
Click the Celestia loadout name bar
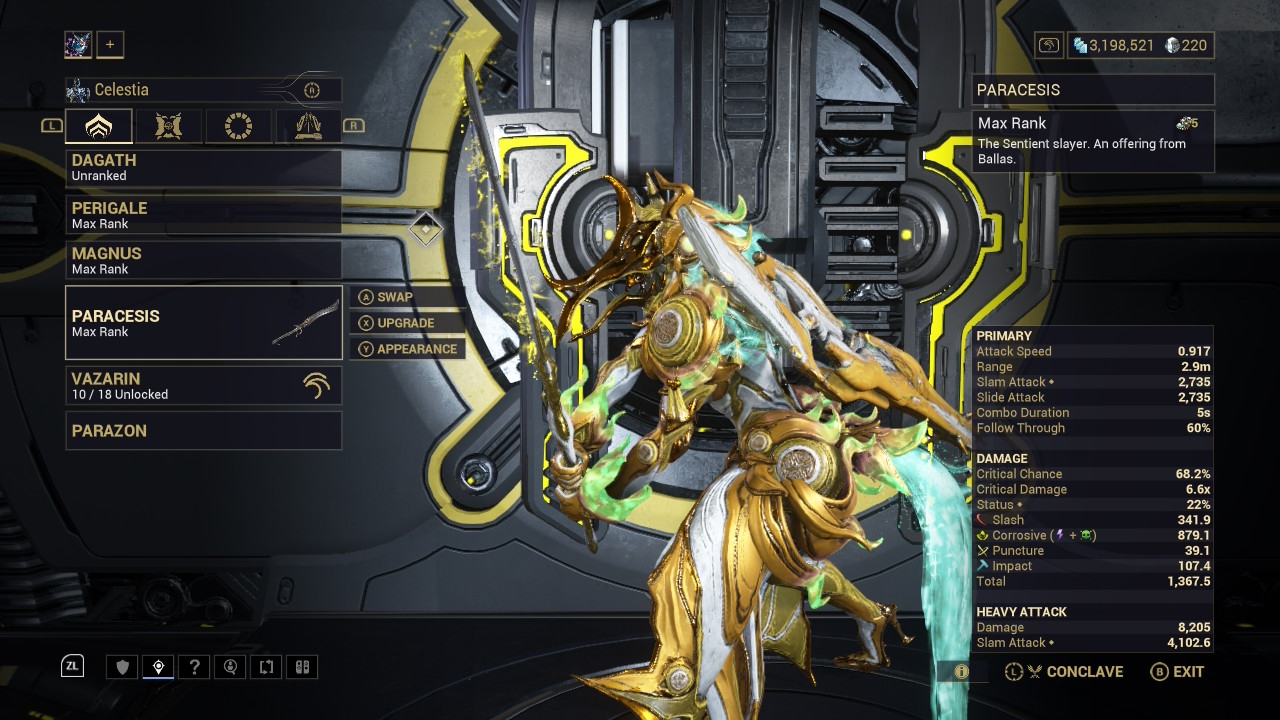[203, 90]
